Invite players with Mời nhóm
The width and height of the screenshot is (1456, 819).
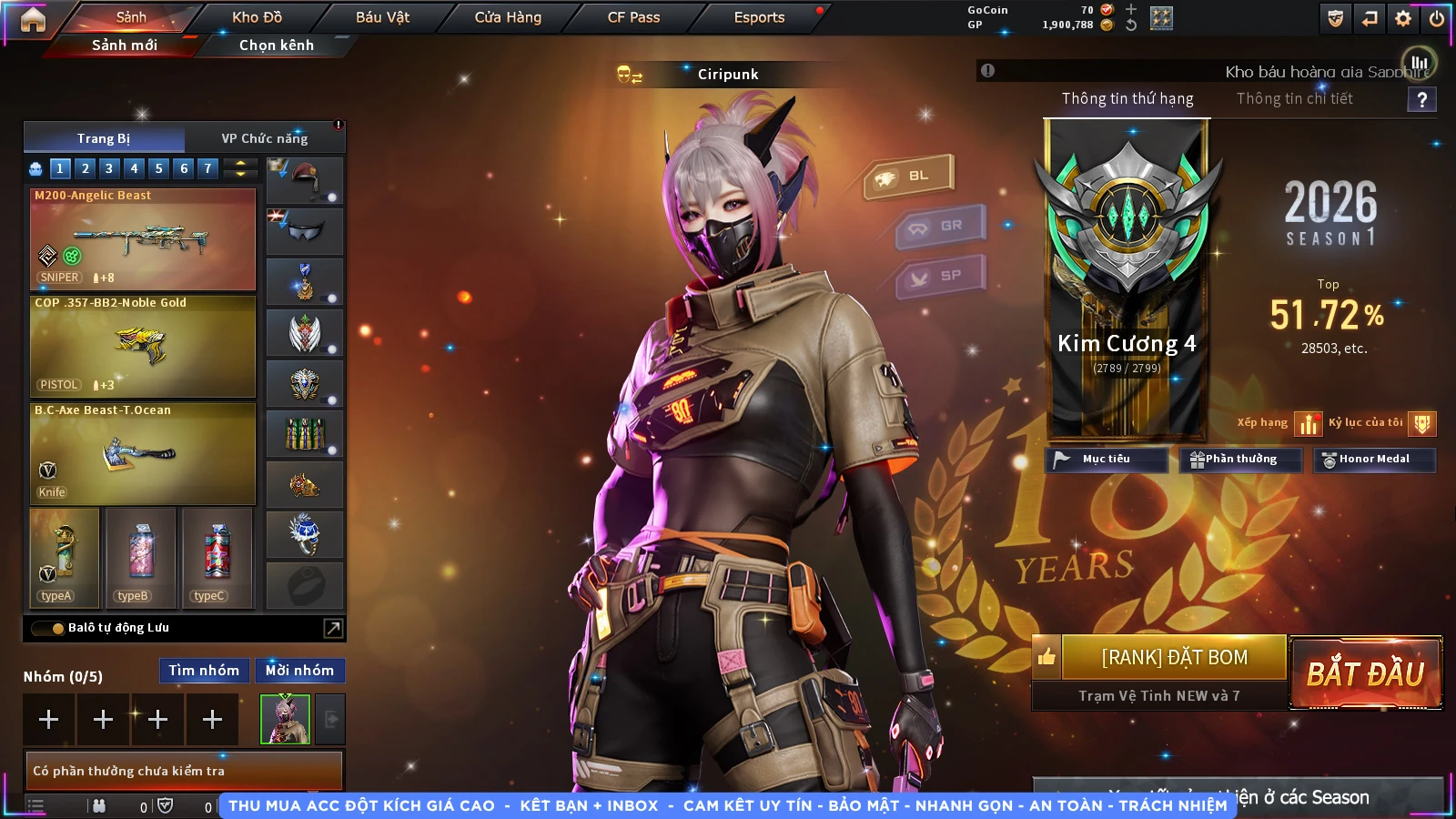click(299, 671)
